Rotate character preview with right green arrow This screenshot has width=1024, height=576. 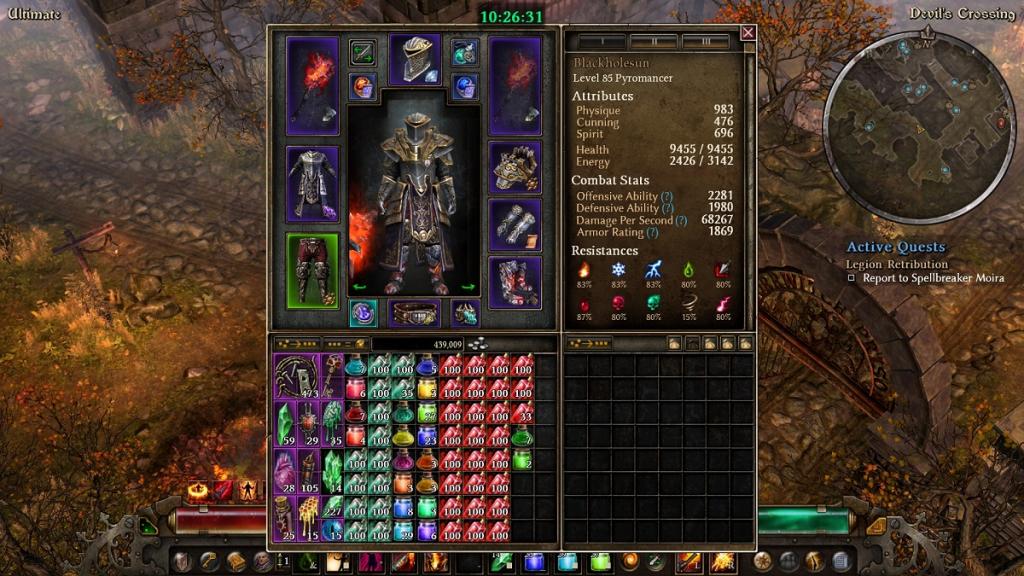tap(467, 288)
